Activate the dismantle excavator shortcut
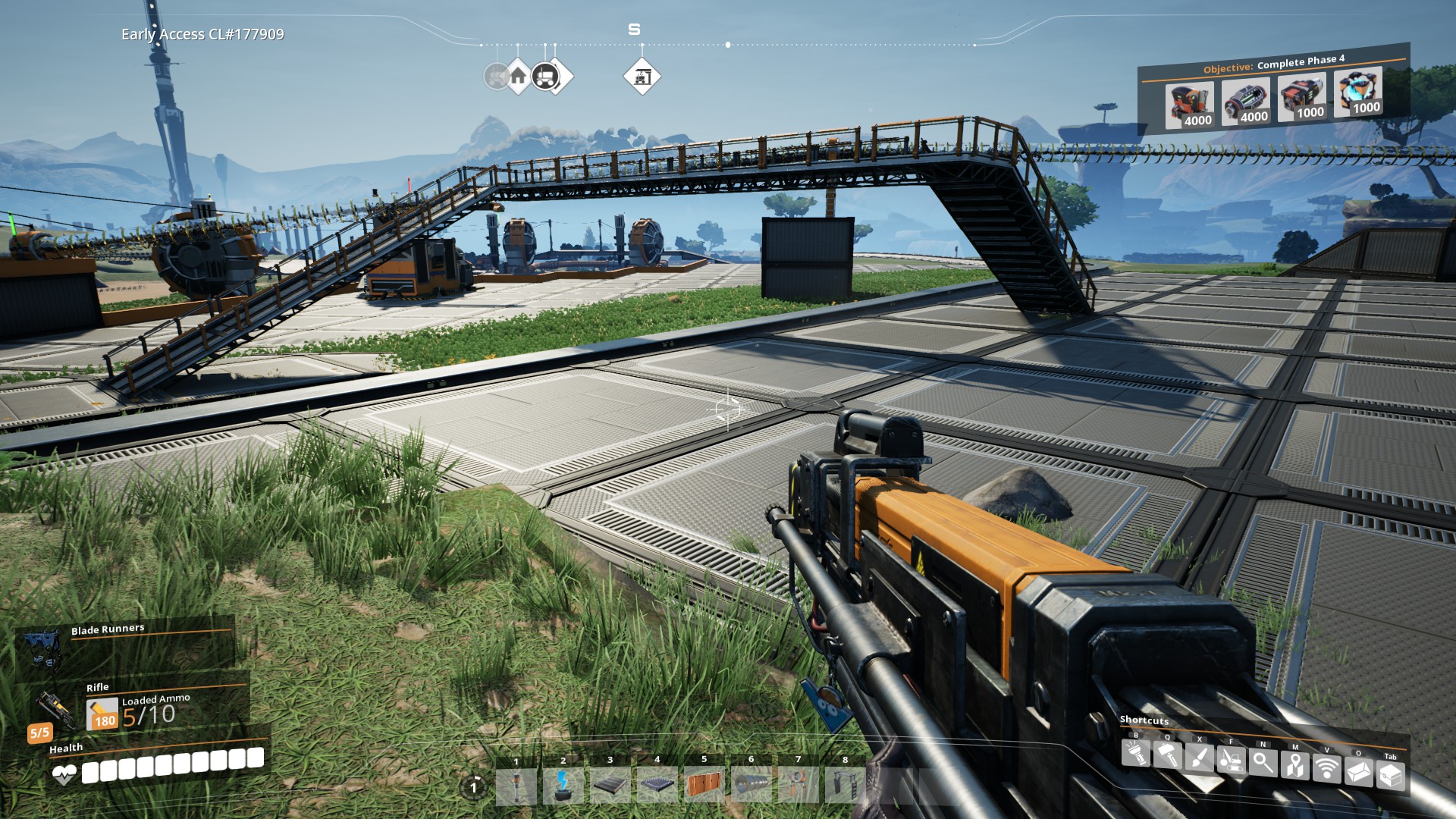This screenshot has width=1456, height=819. (1231, 761)
